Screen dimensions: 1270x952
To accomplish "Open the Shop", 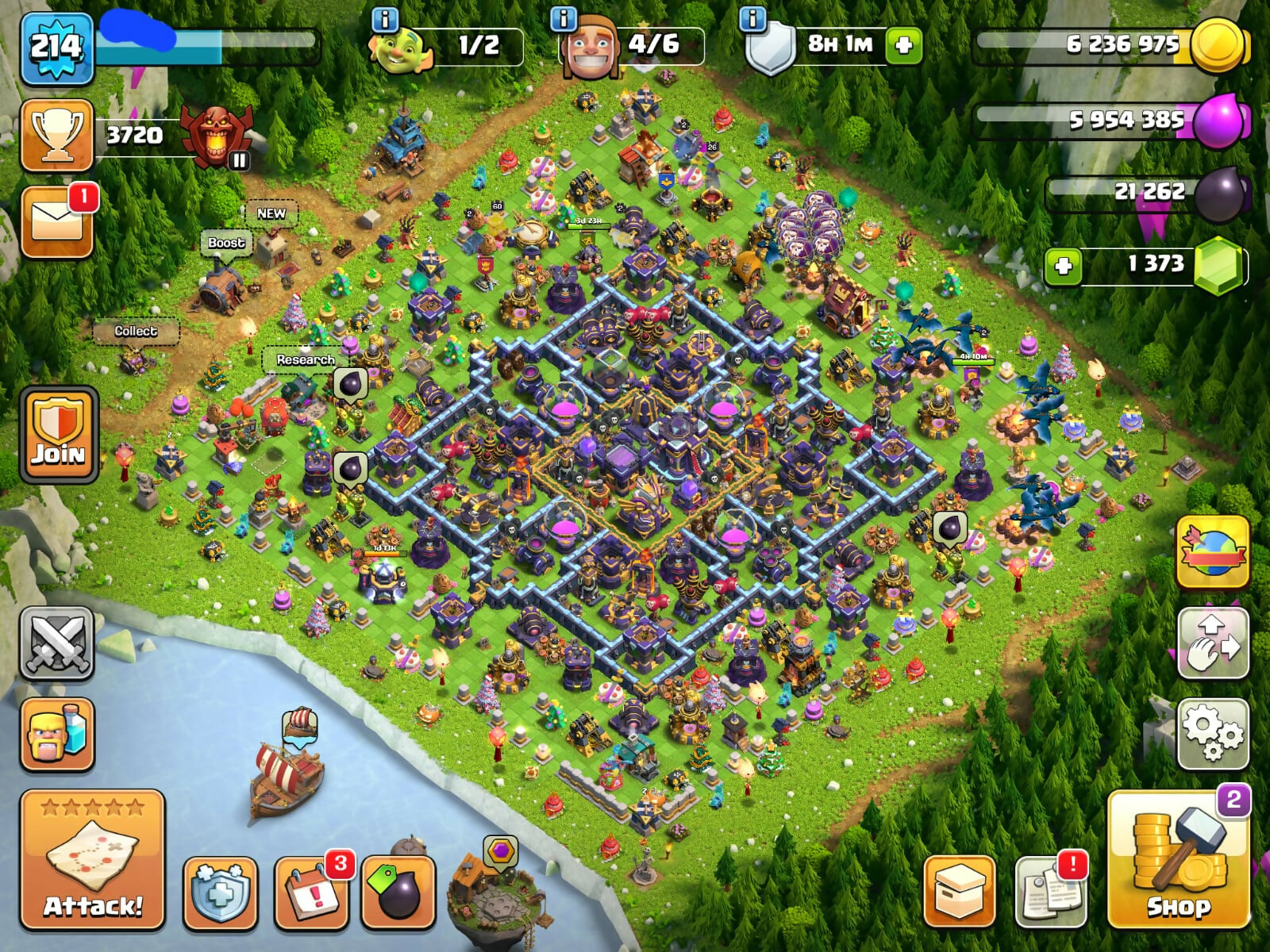I will pos(1179,859).
